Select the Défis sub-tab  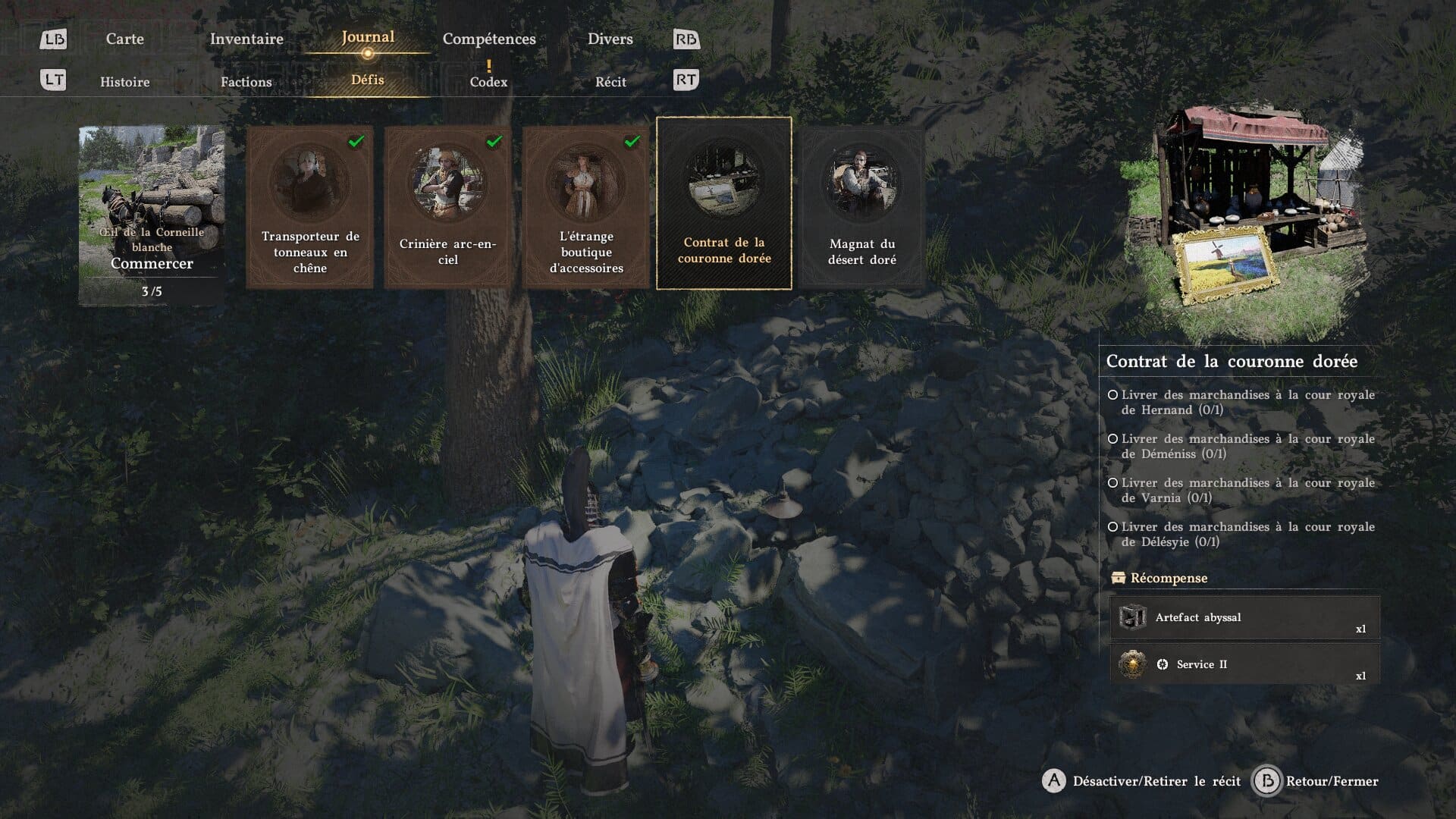click(368, 80)
